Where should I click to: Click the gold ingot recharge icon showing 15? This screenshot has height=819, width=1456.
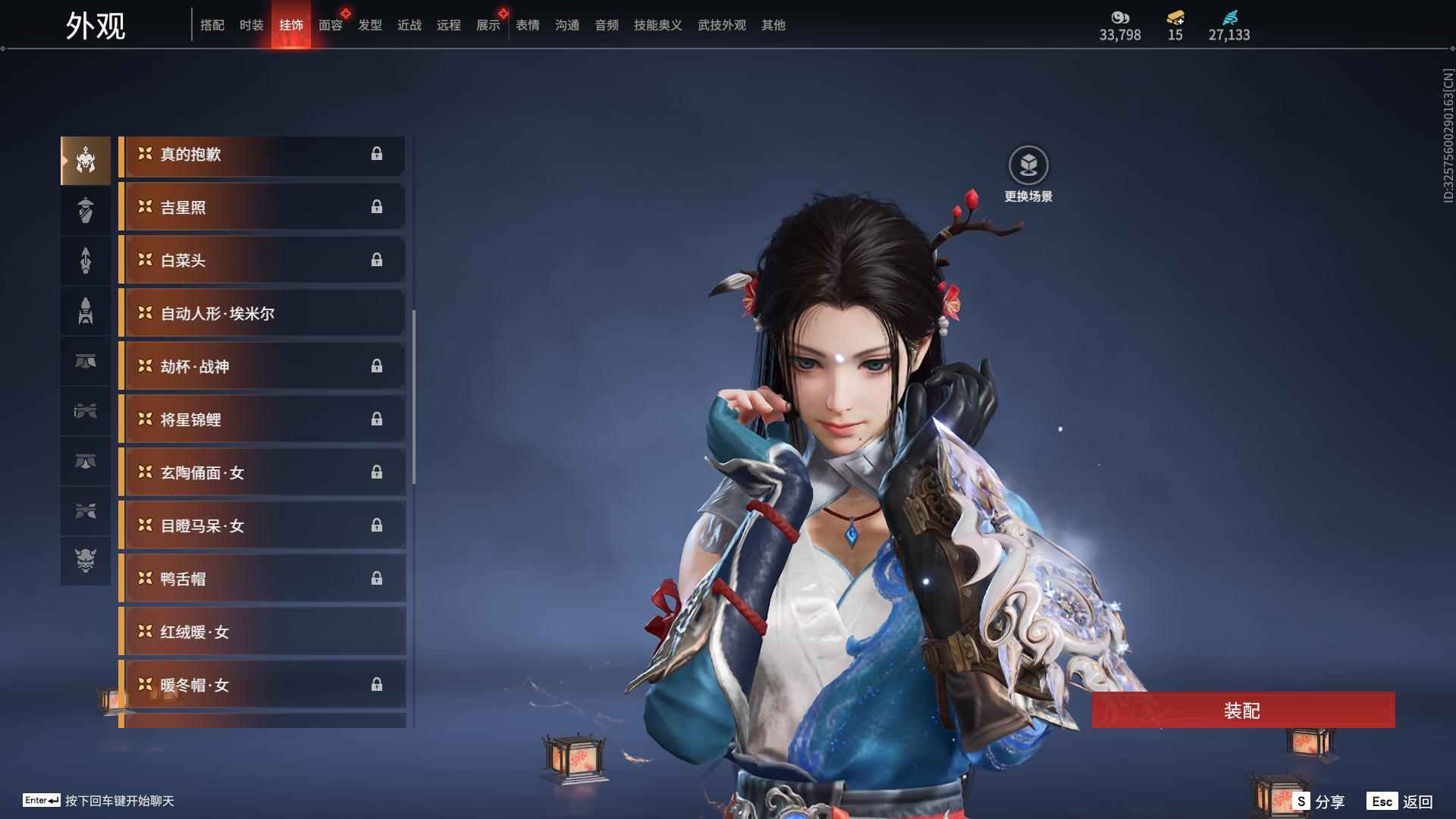click(1174, 18)
